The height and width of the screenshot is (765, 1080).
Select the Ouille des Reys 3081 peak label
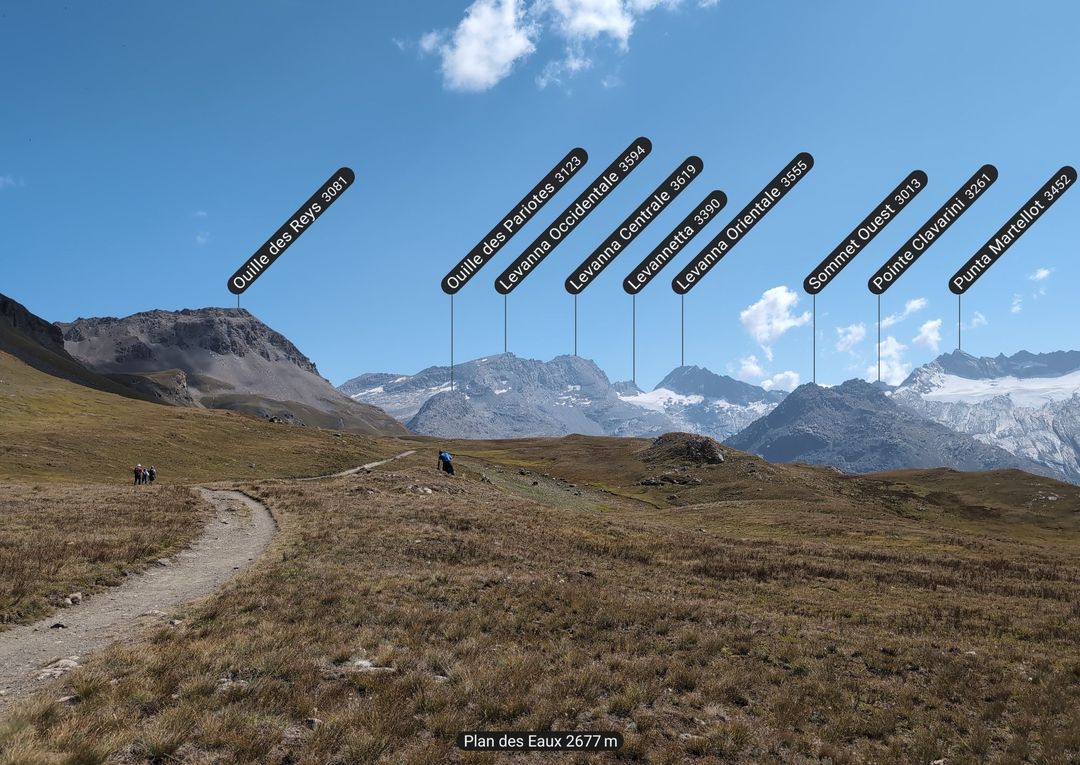click(x=291, y=231)
